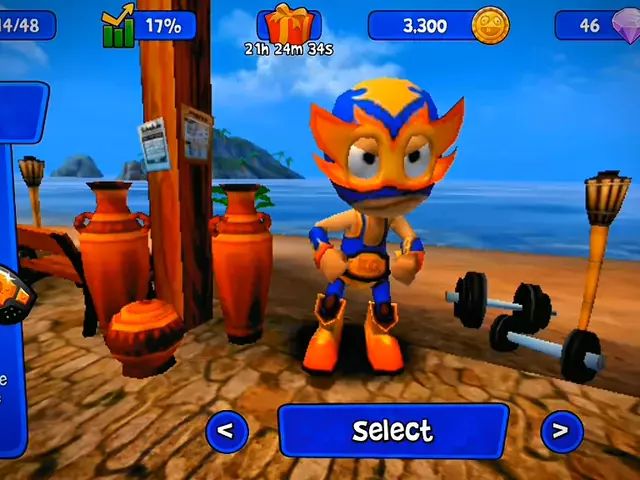Show the previous character with left arrow
This screenshot has height=480, width=640.
[227, 431]
